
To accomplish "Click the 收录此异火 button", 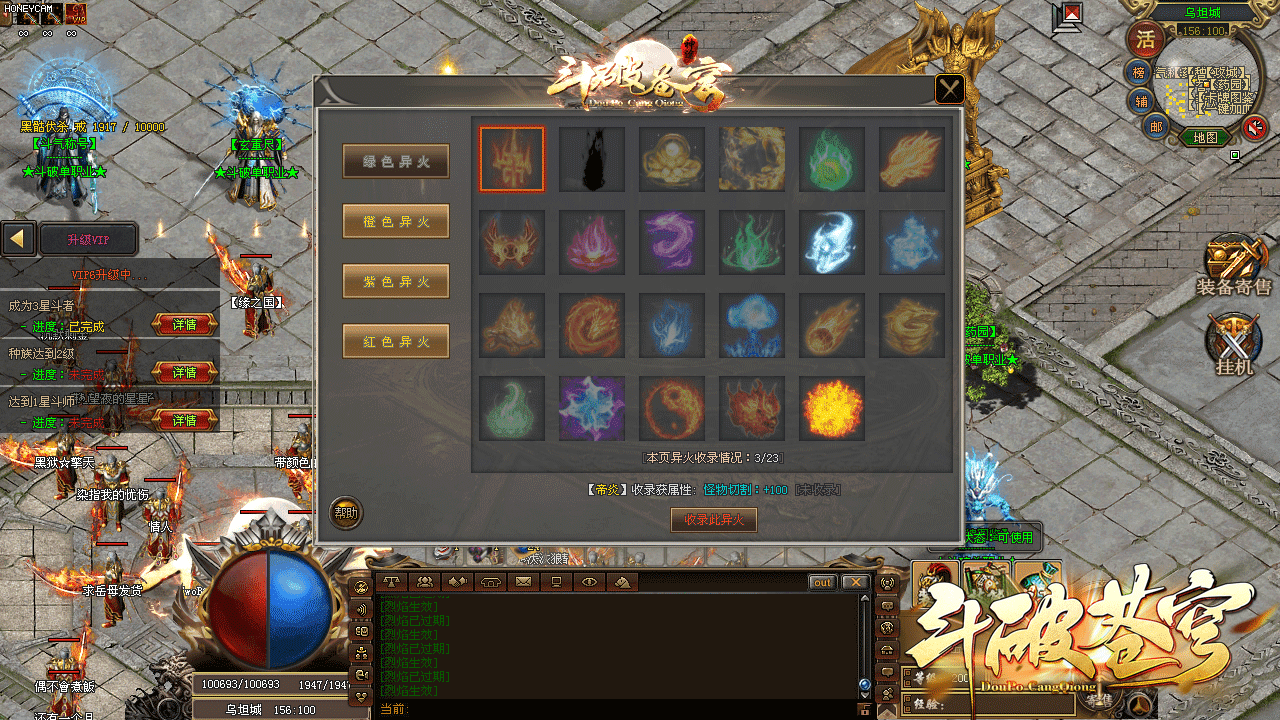I will tap(713, 520).
